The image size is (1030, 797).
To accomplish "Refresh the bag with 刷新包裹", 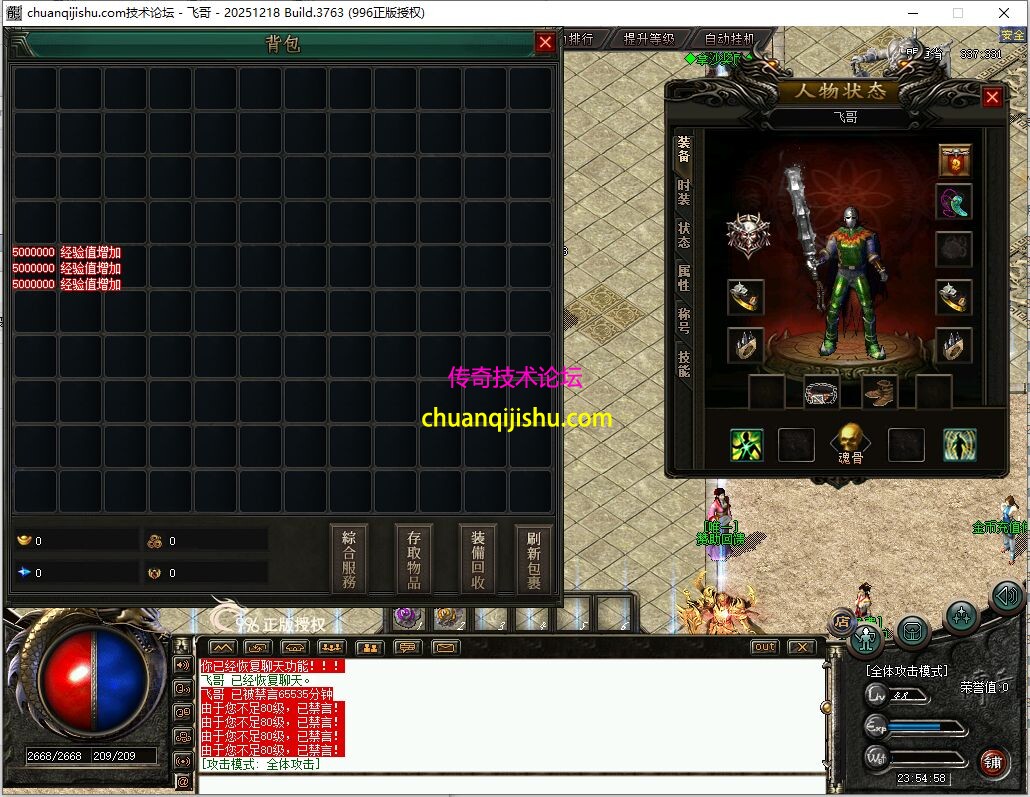I will 534,559.
